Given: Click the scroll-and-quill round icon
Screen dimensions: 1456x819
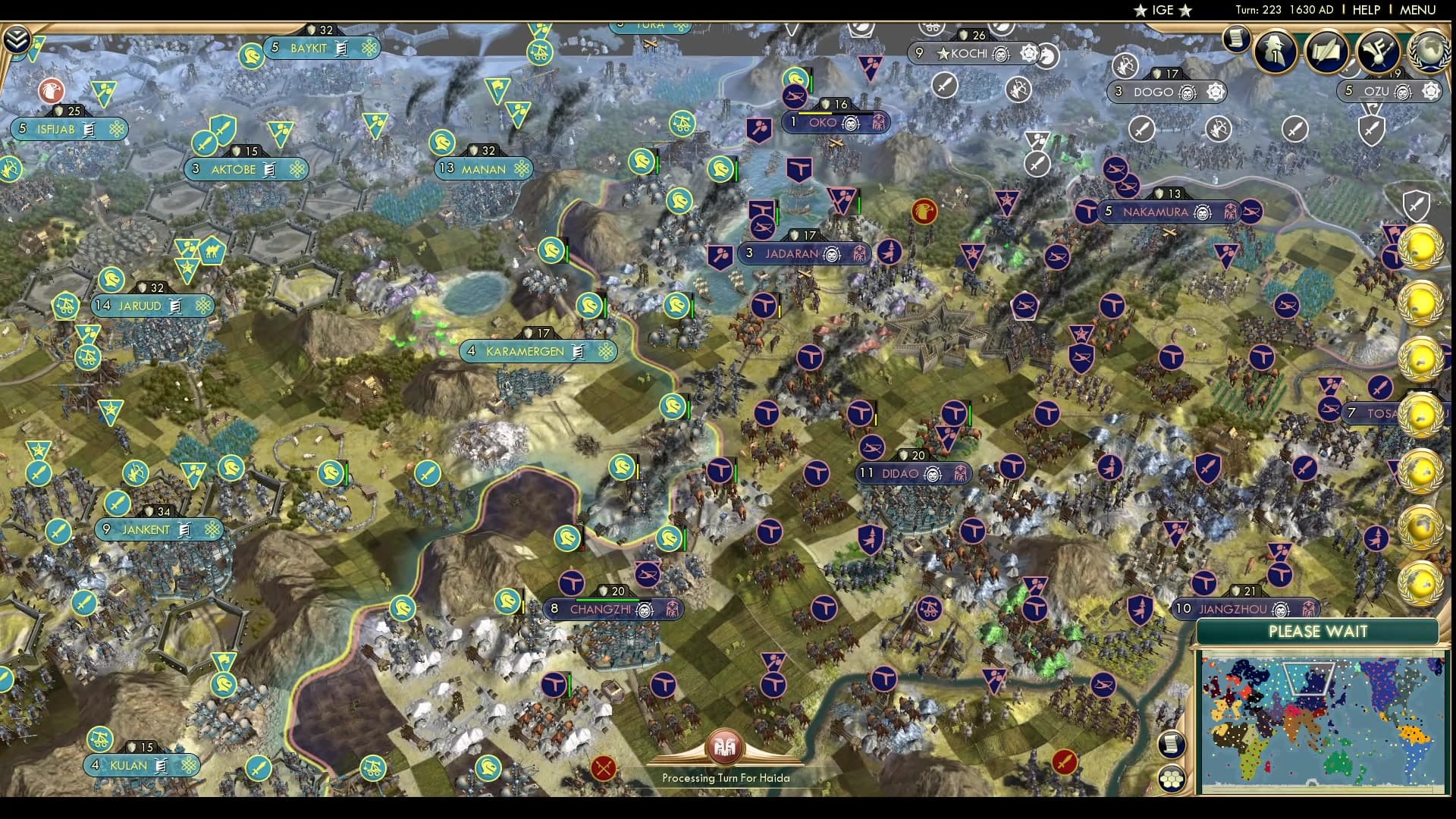Looking at the screenshot, I should tap(1326, 50).
